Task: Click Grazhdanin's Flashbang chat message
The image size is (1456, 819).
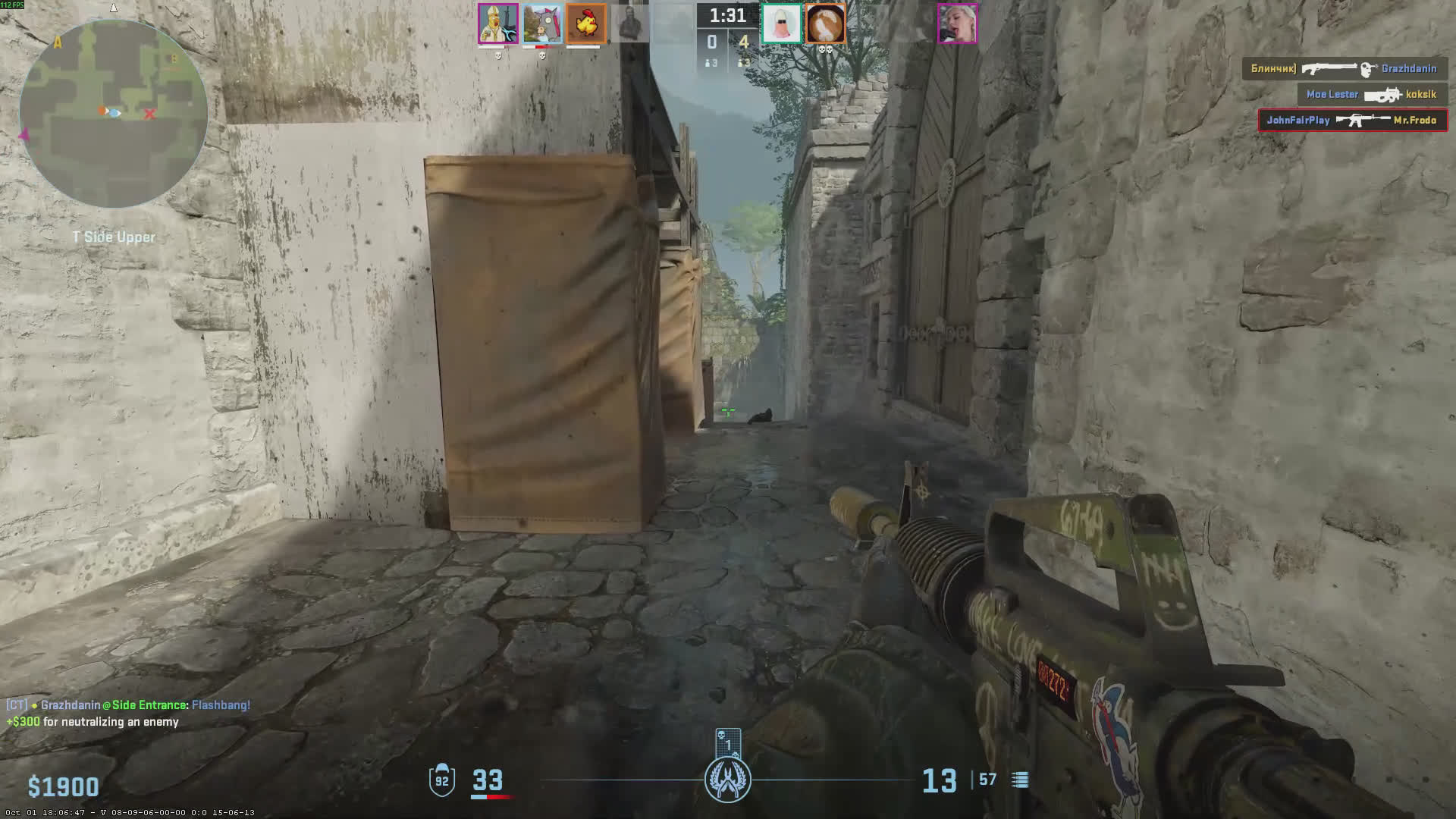Action: click(128, 705)
